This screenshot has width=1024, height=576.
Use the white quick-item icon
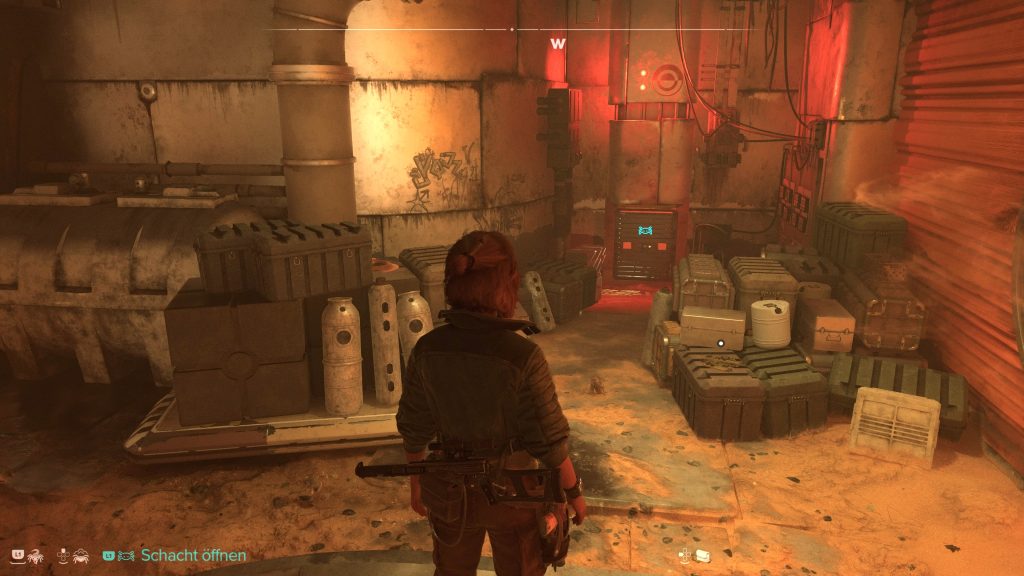(702, 555)
